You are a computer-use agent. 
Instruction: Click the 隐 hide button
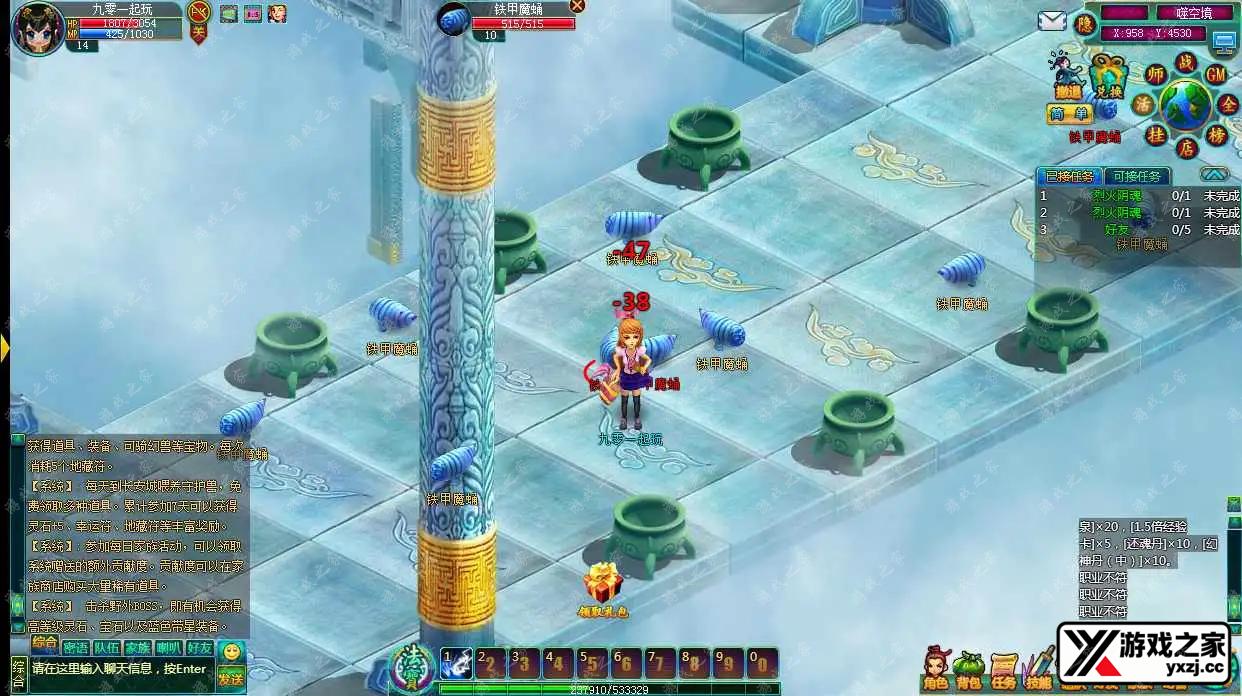click(x=1085, y=24)
